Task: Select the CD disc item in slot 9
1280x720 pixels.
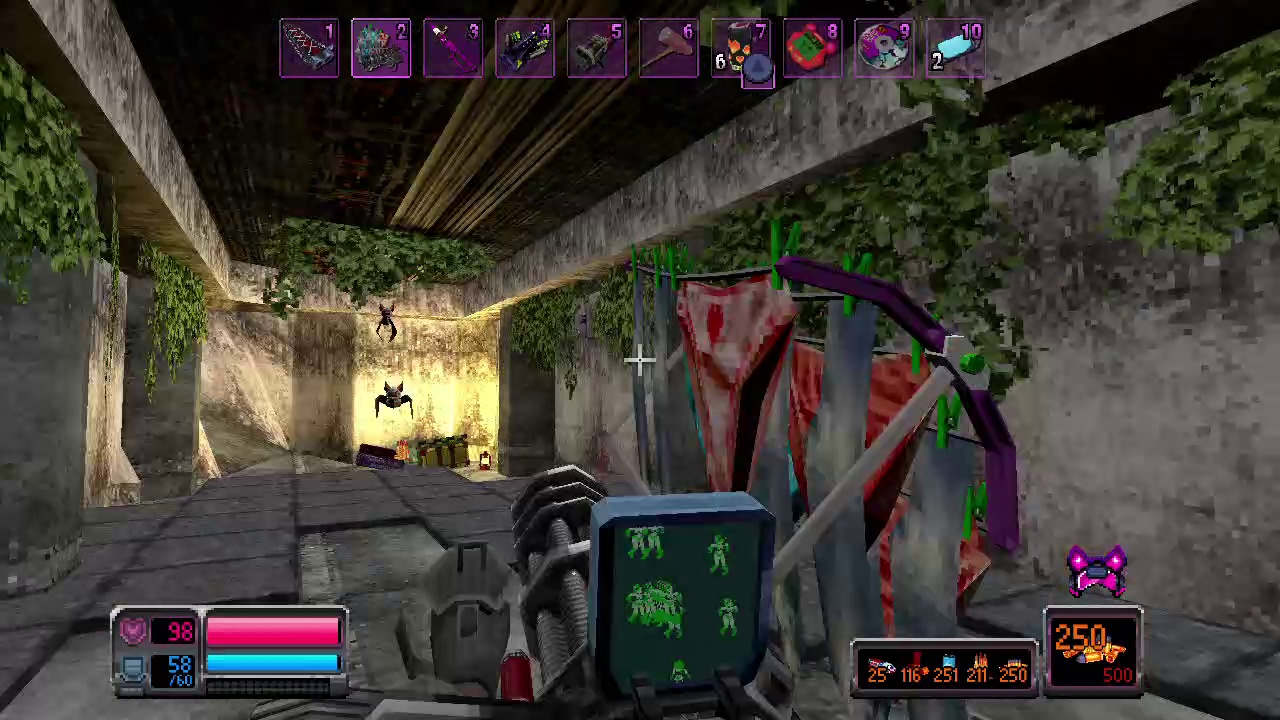Action: (x=885, y=47)
